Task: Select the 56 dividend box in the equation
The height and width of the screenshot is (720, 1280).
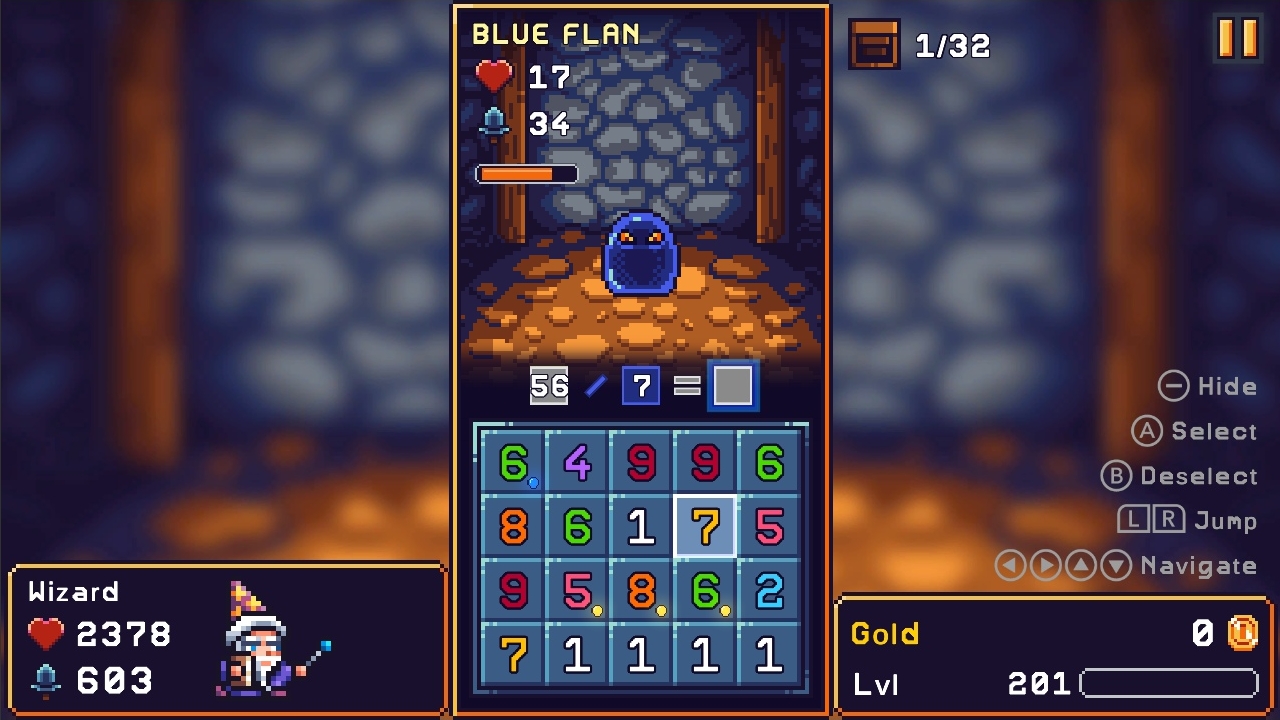Action: [549, 385]
